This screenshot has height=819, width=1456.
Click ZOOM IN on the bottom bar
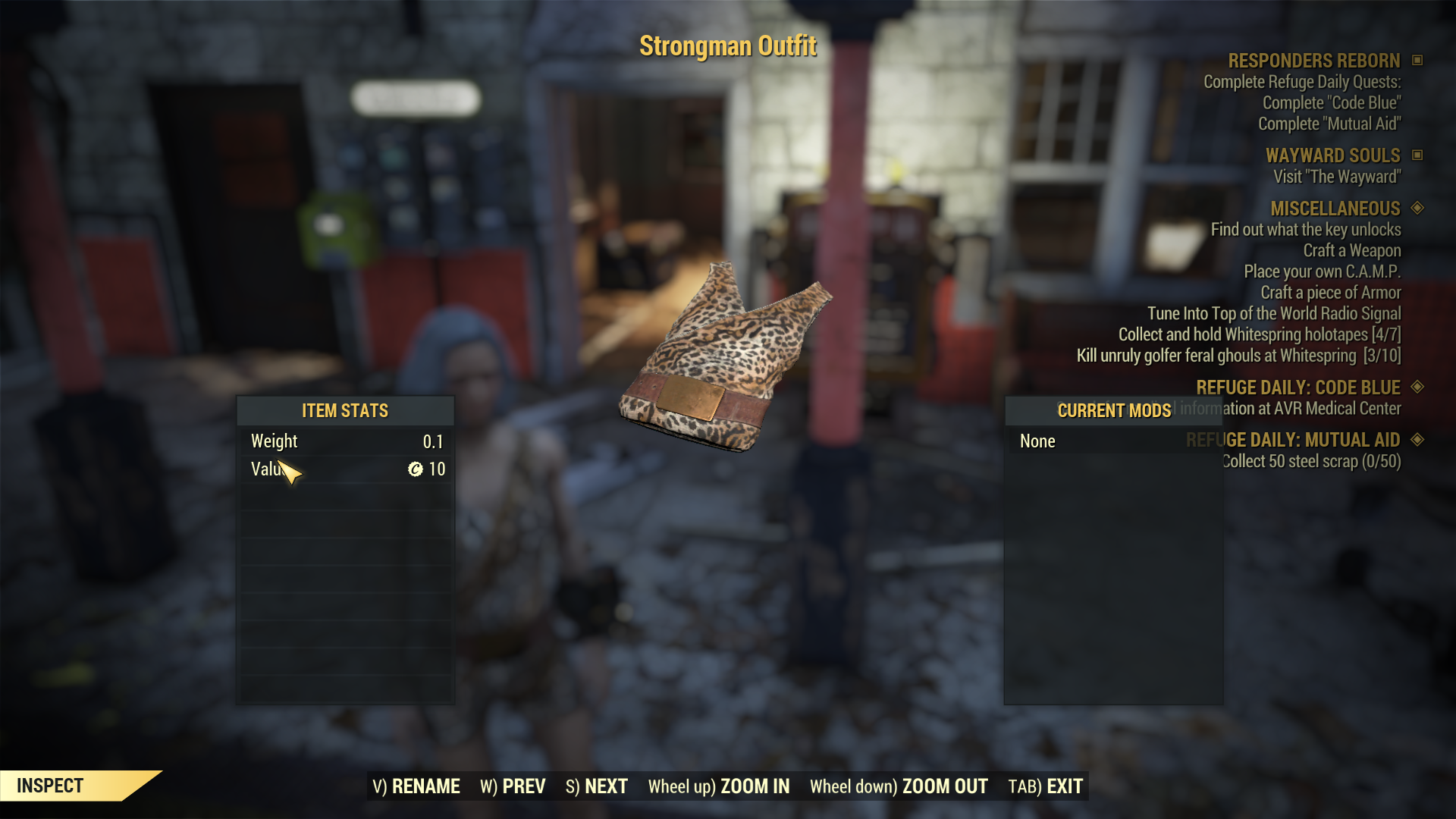719,786
